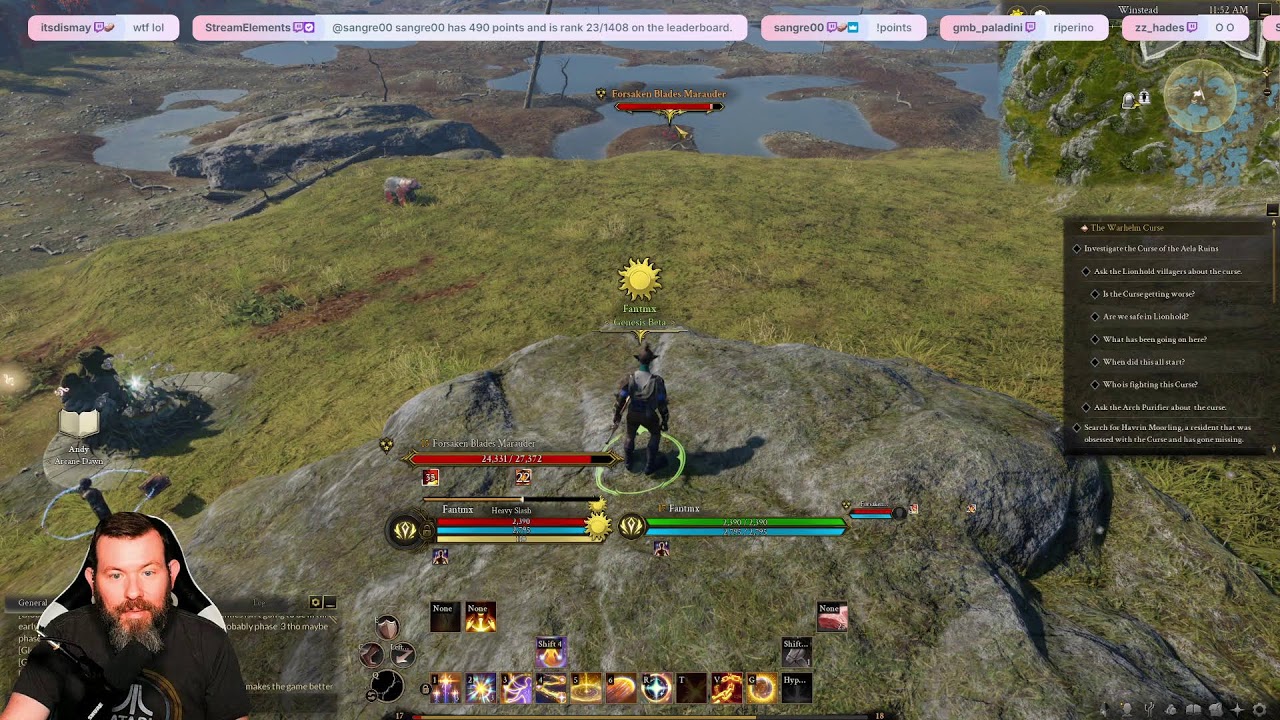Open the settings gear icon
Screen dimensions: 1280x720
tap(1259, 709)
